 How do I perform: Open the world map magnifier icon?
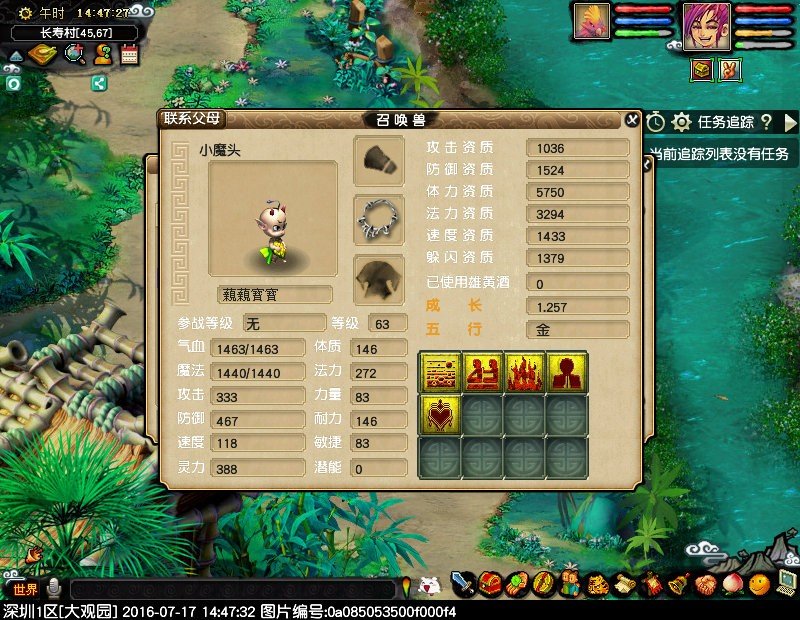[74, 55]
